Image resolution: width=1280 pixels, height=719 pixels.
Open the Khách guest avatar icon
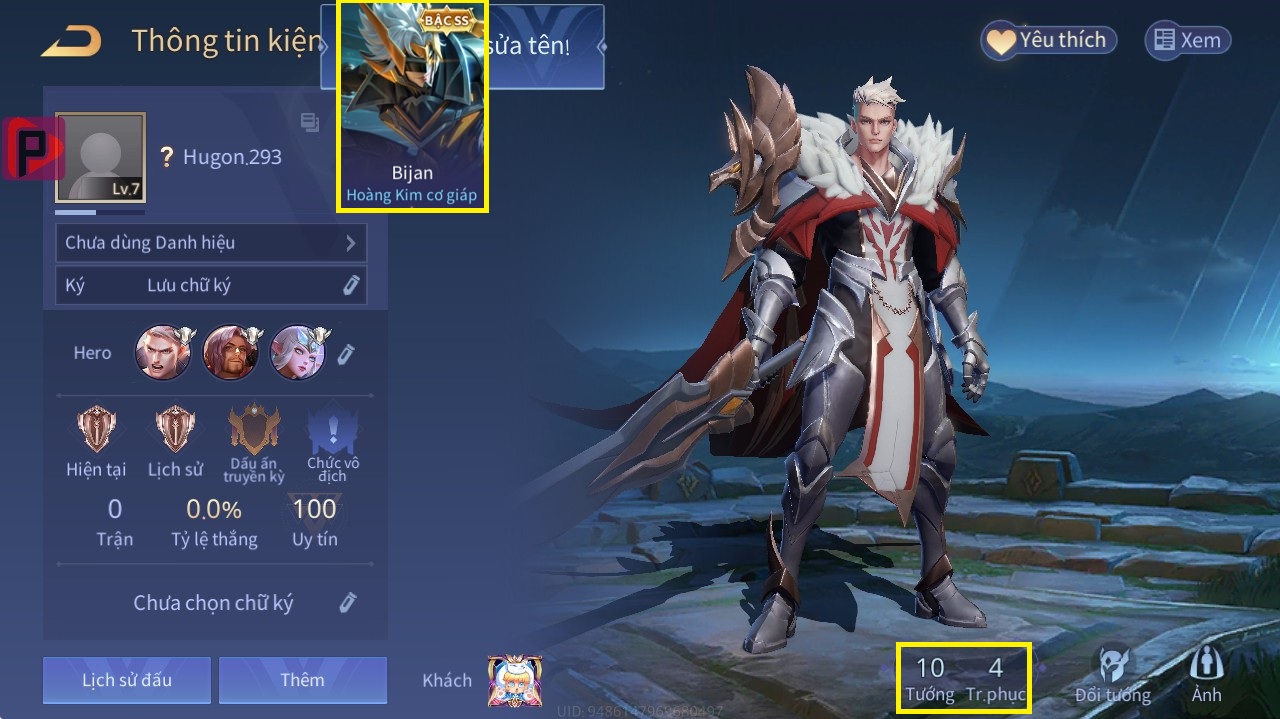tap(514, 681)
